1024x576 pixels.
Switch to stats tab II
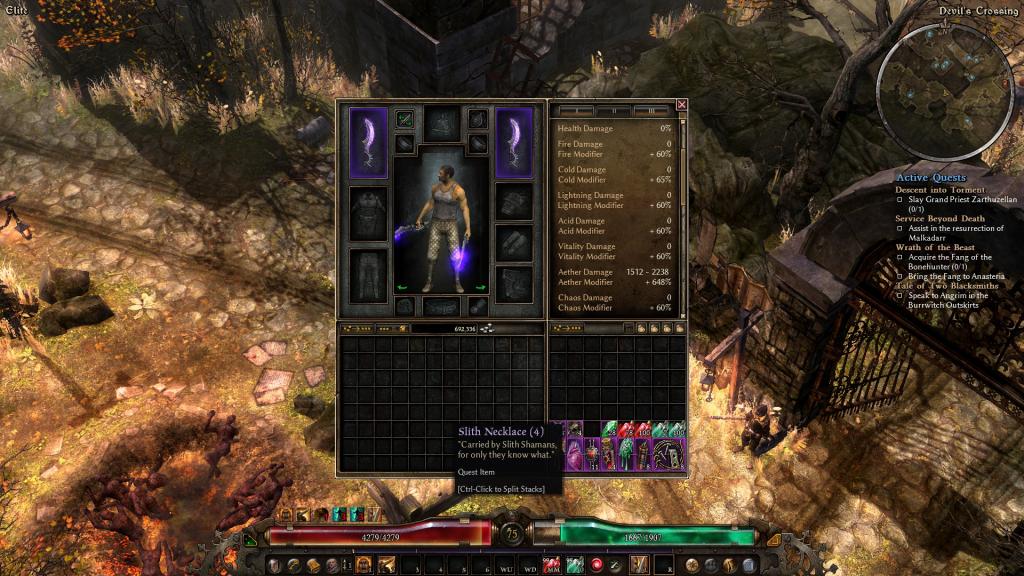(x=613, y=110)
